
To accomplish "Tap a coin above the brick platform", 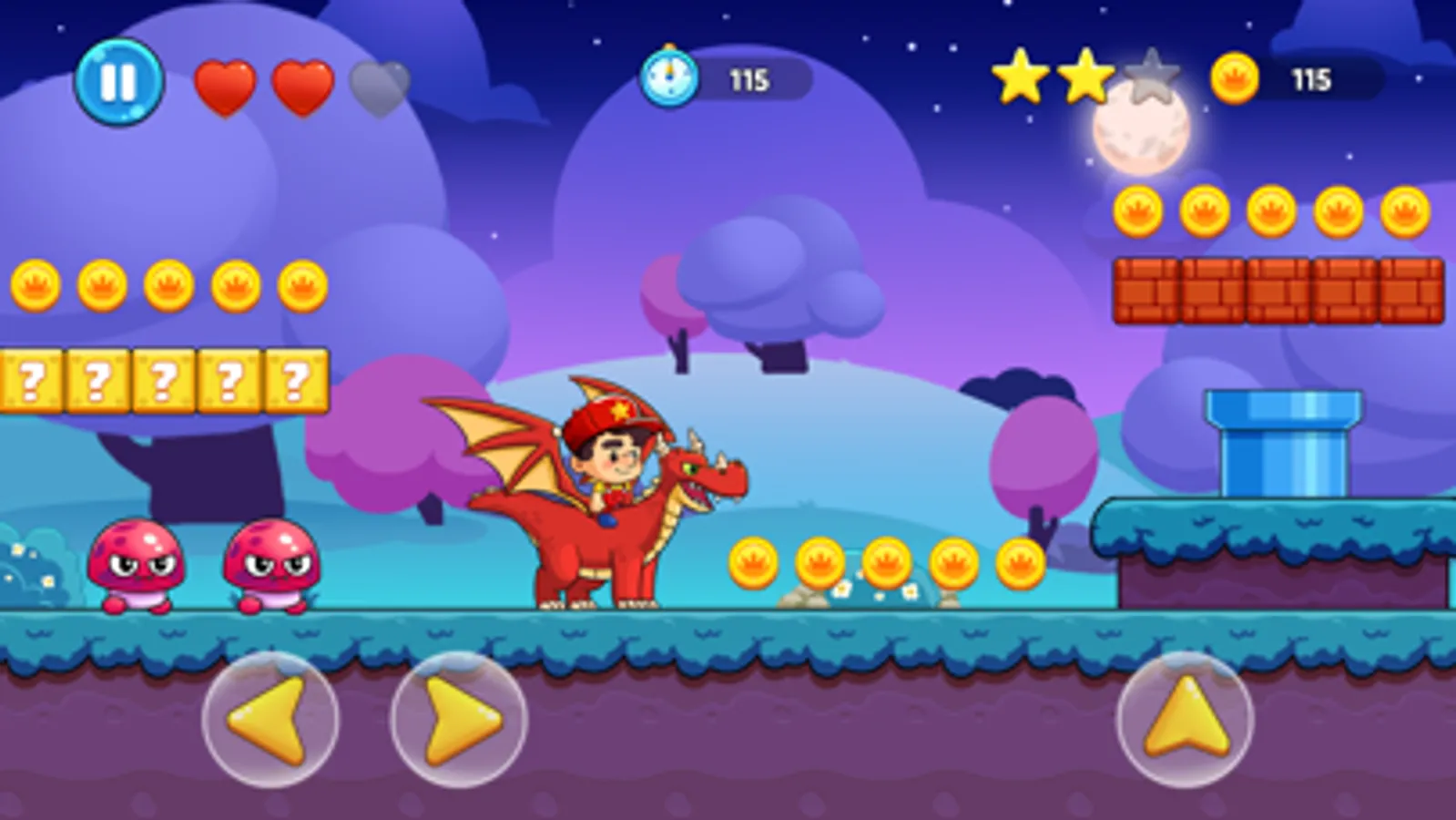I will [x=1207, y=210].
